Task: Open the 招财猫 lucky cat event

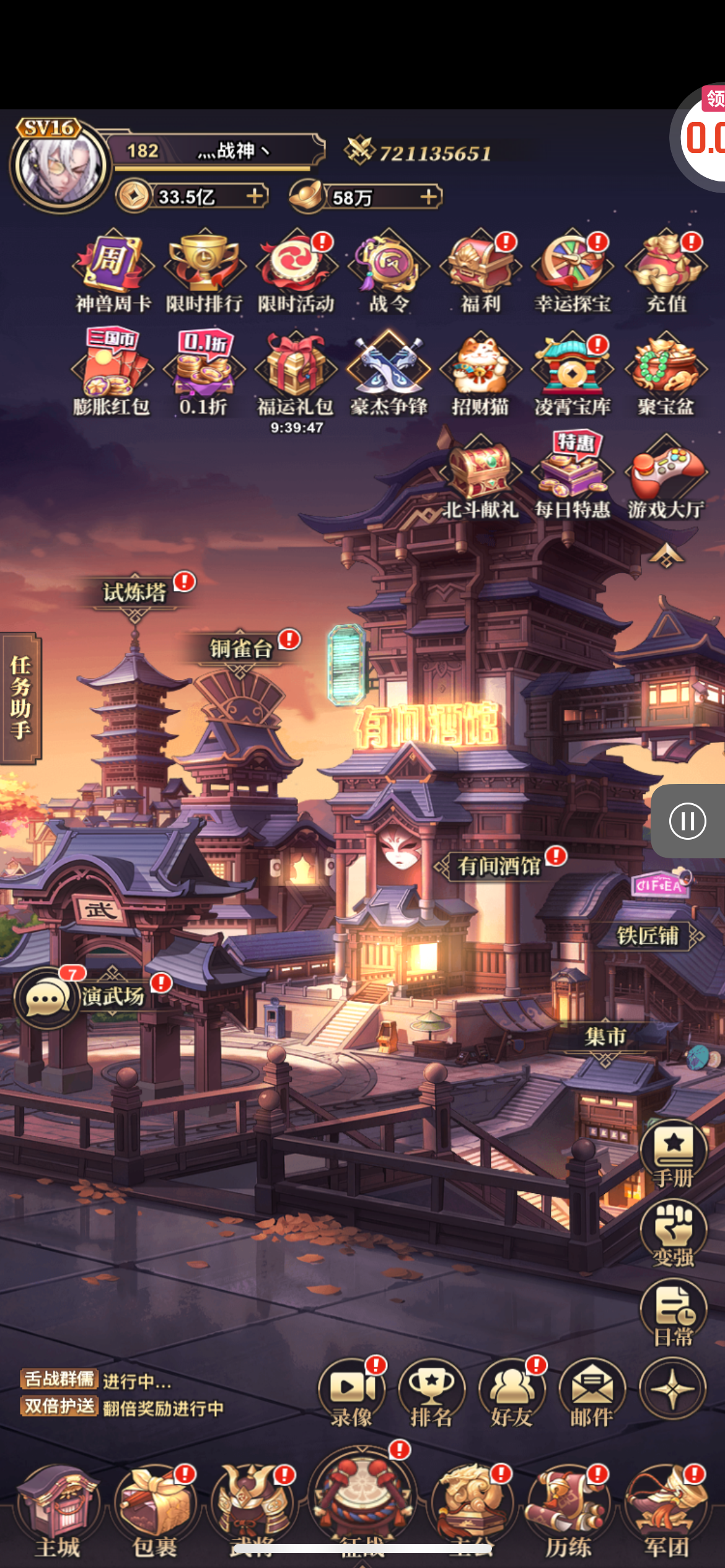Action: [x=480, y=372]
